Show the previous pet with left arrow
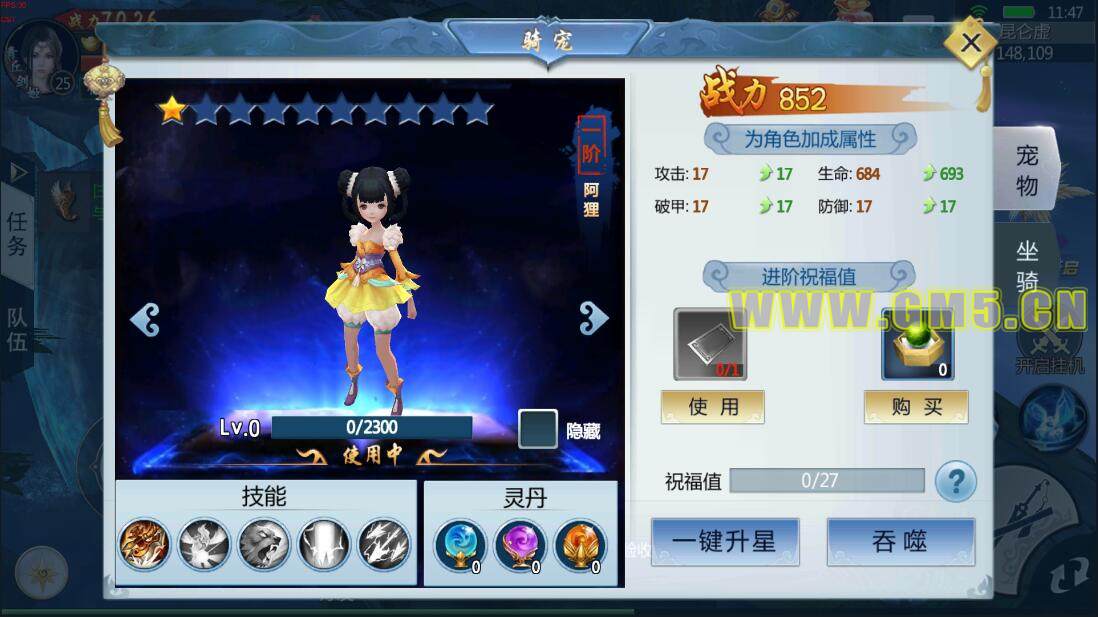 point(145,319)
